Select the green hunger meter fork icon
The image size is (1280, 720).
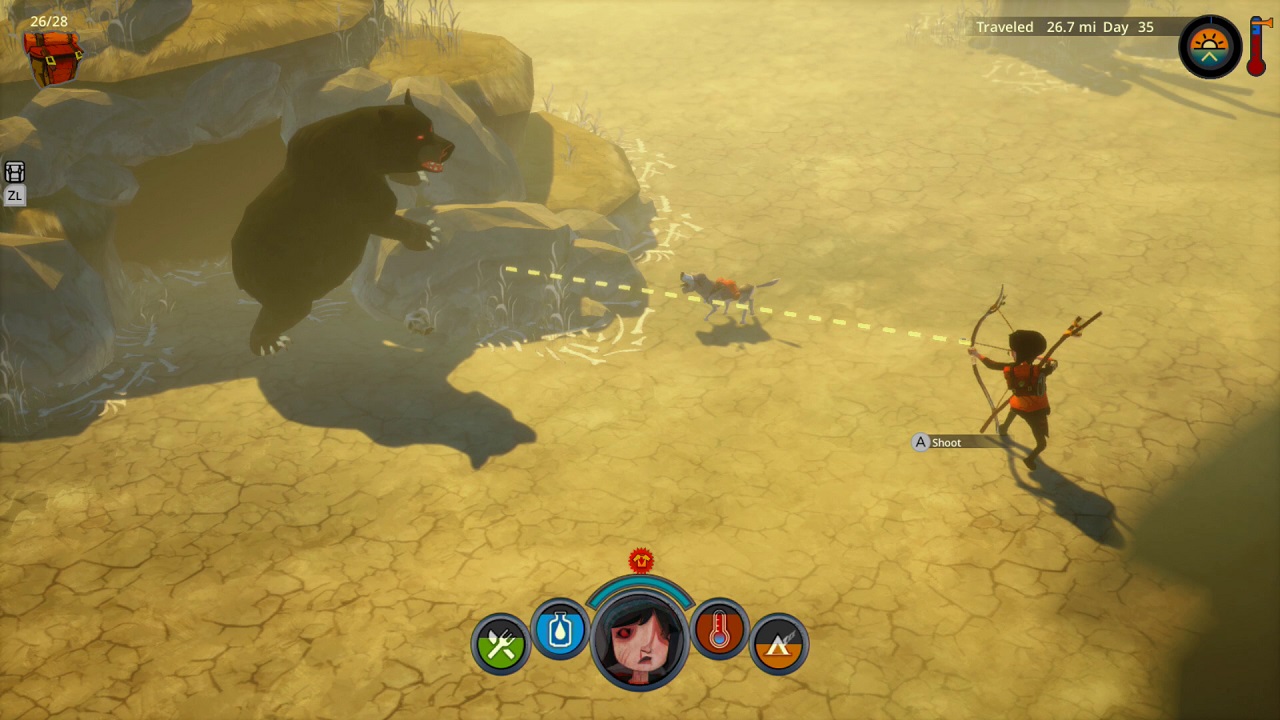point(499,644)
